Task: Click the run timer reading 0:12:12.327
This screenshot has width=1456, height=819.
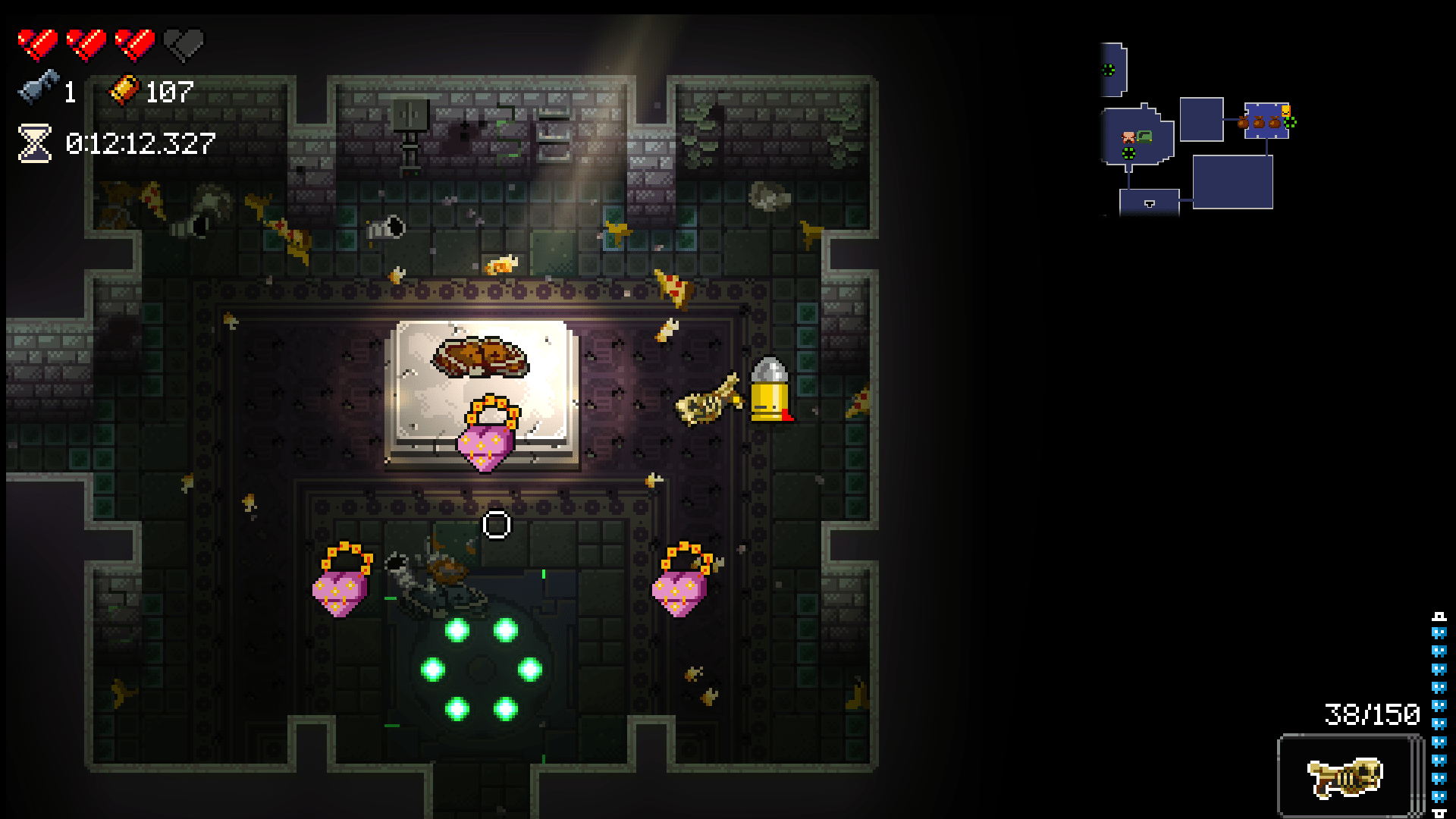Action: click(140, 143)
